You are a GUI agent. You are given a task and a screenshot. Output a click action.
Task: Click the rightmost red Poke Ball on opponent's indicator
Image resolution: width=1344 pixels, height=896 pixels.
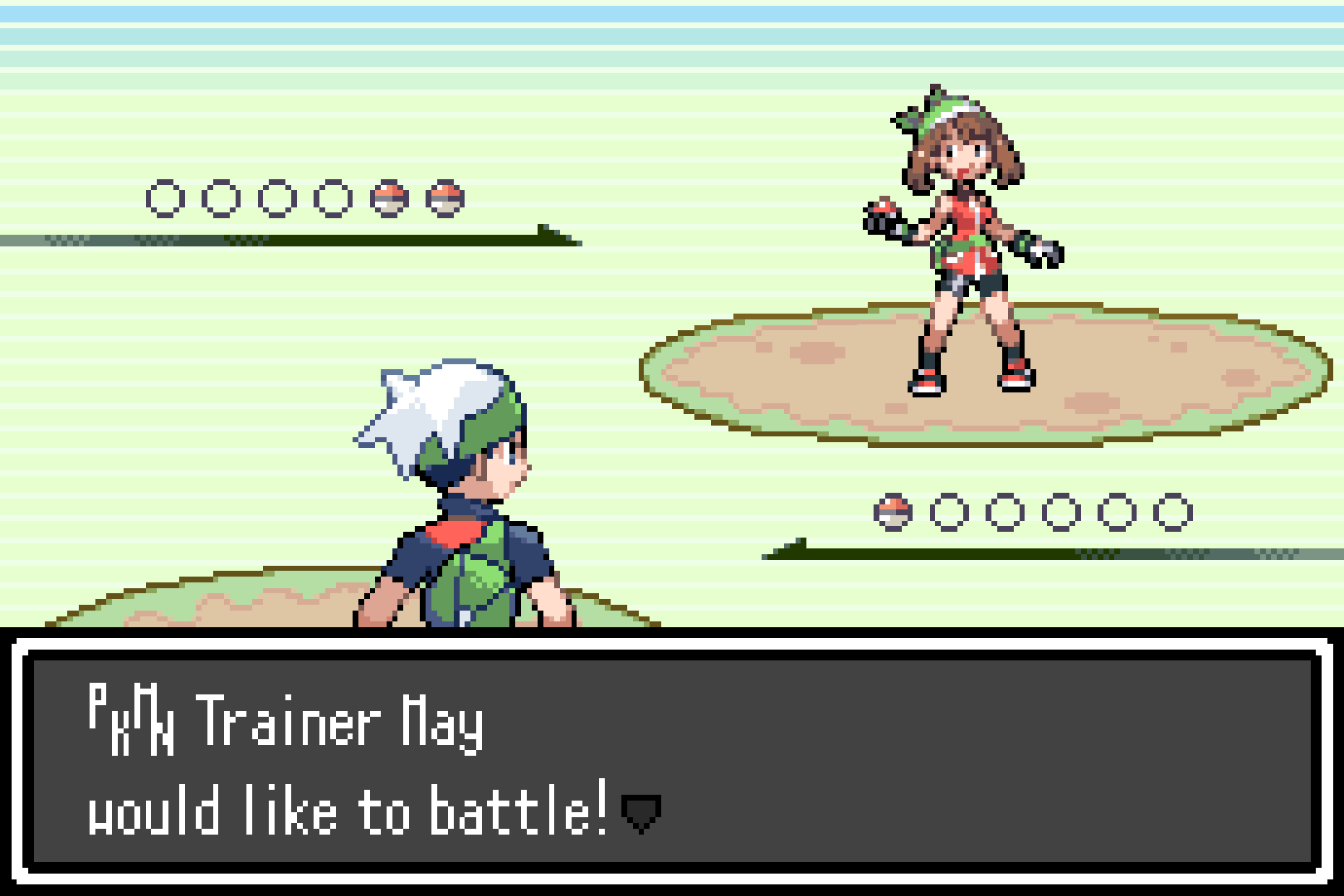click(444, 197)
